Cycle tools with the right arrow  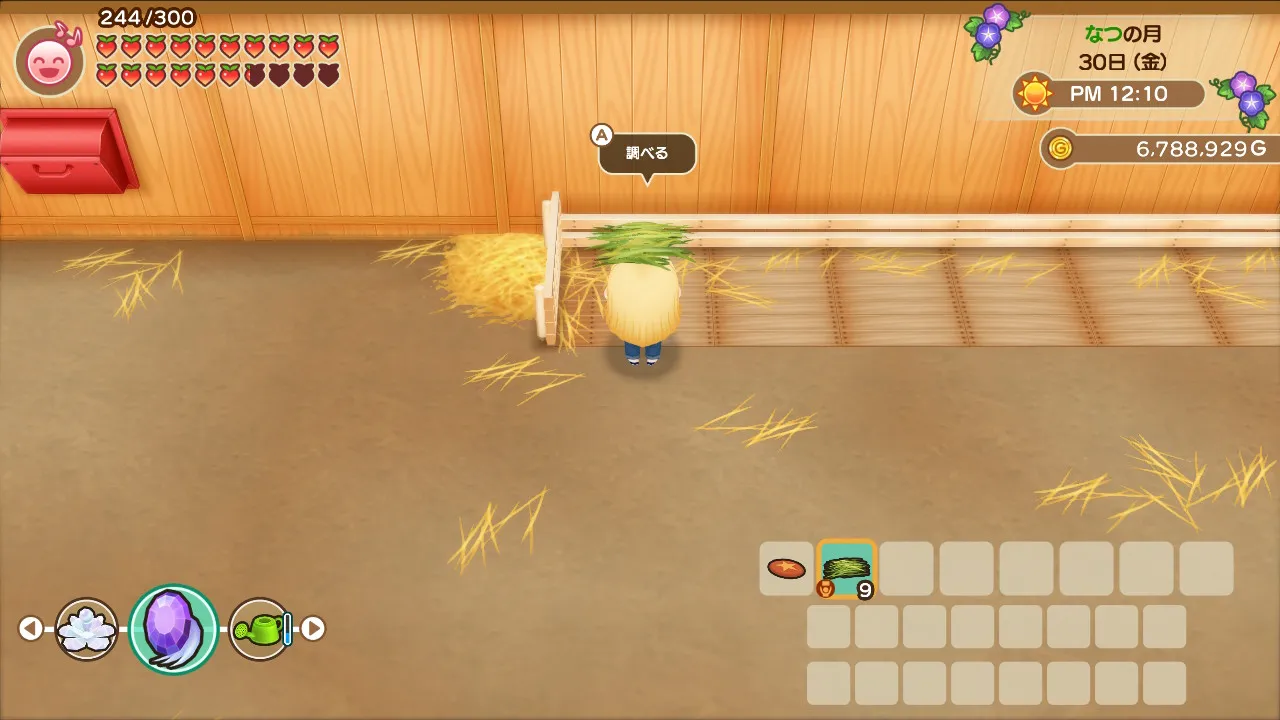(313, 629)
